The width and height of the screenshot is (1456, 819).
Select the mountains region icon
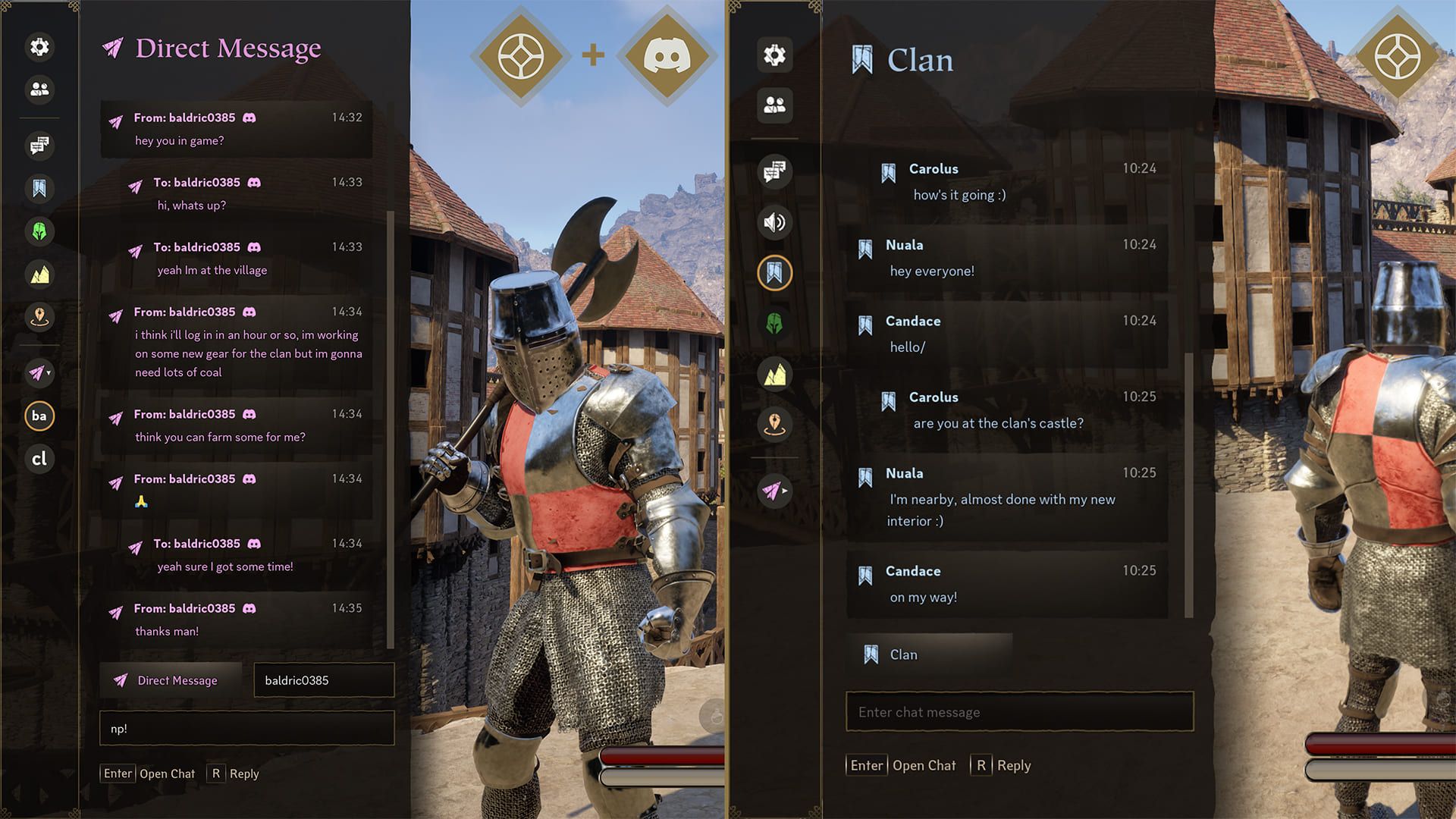(x=39, y=275)
